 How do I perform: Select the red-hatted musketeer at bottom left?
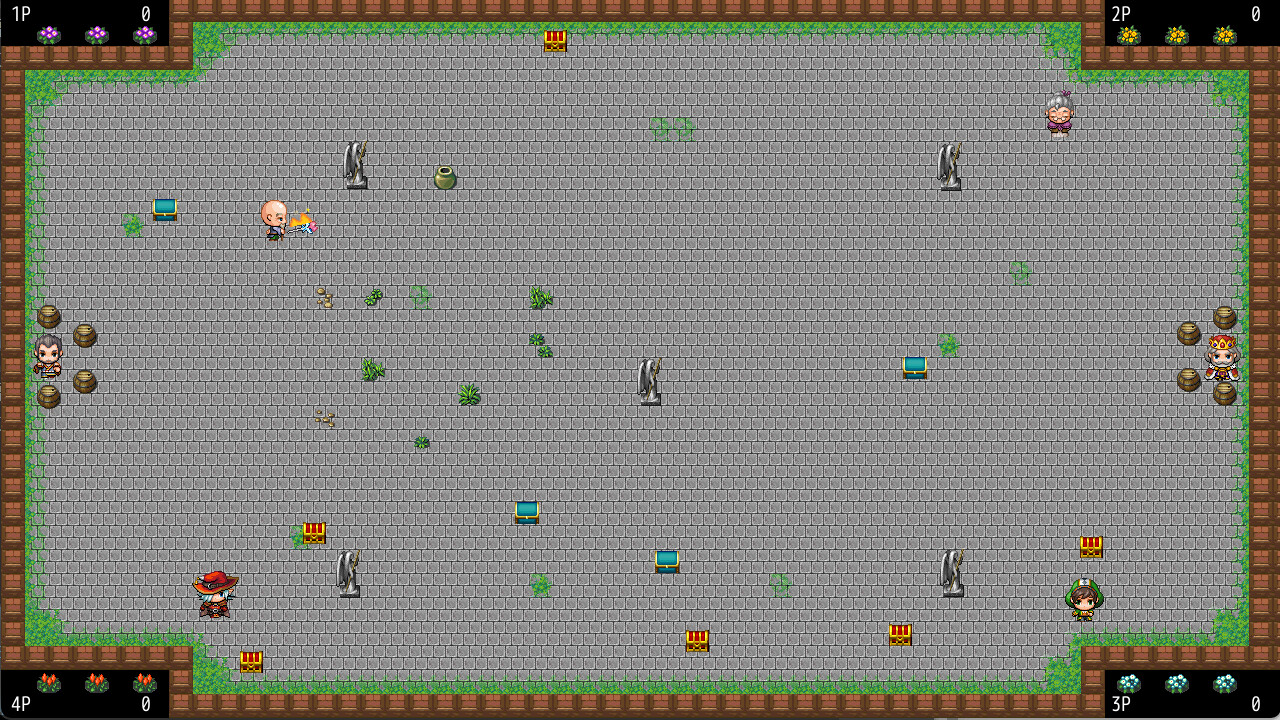[213, 592]
